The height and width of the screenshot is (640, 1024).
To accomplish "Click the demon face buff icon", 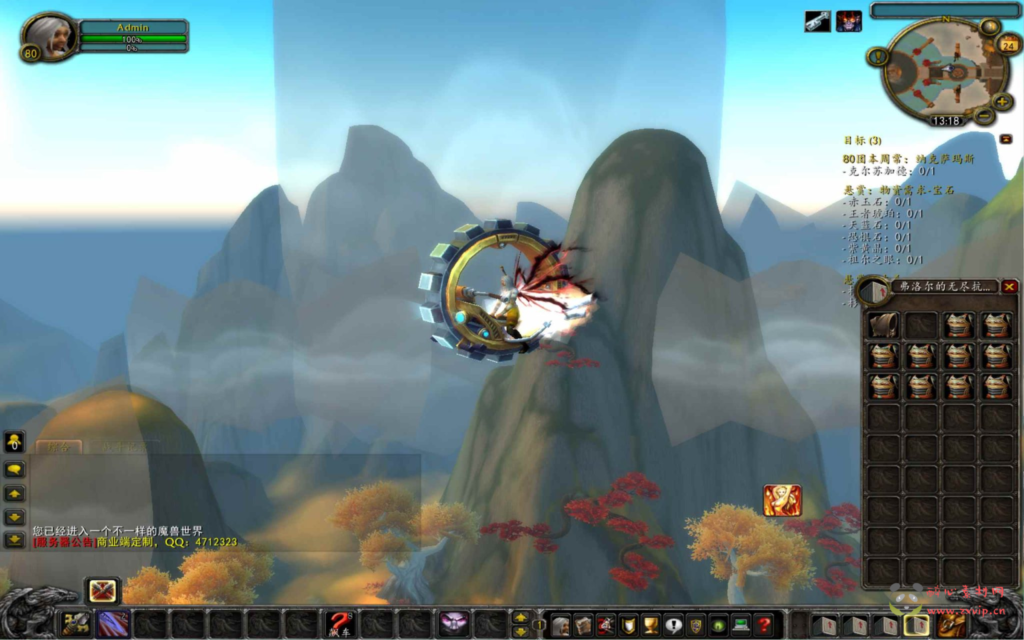I will coord(849,21).
